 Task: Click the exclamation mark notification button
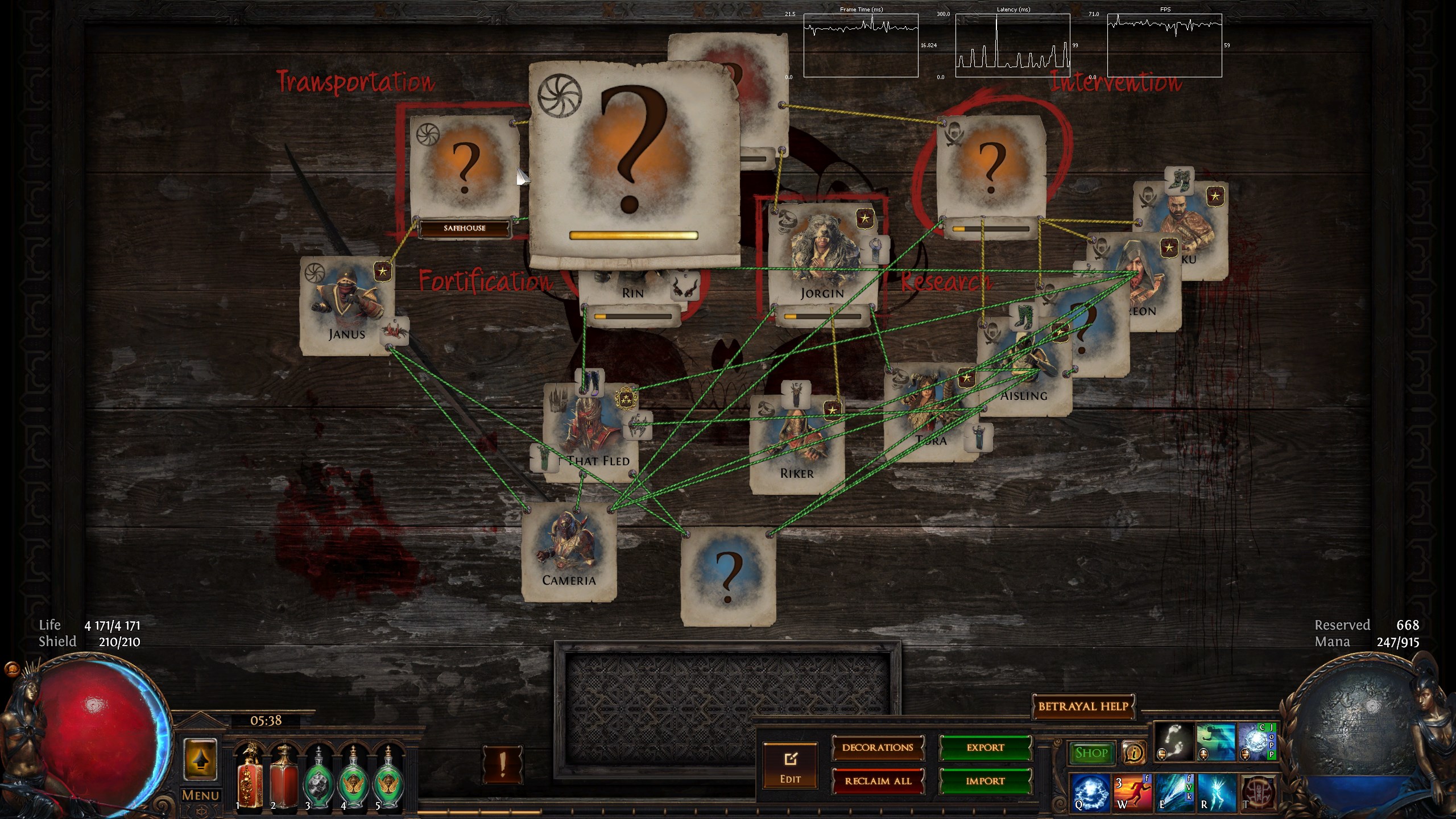pos(502,764)
